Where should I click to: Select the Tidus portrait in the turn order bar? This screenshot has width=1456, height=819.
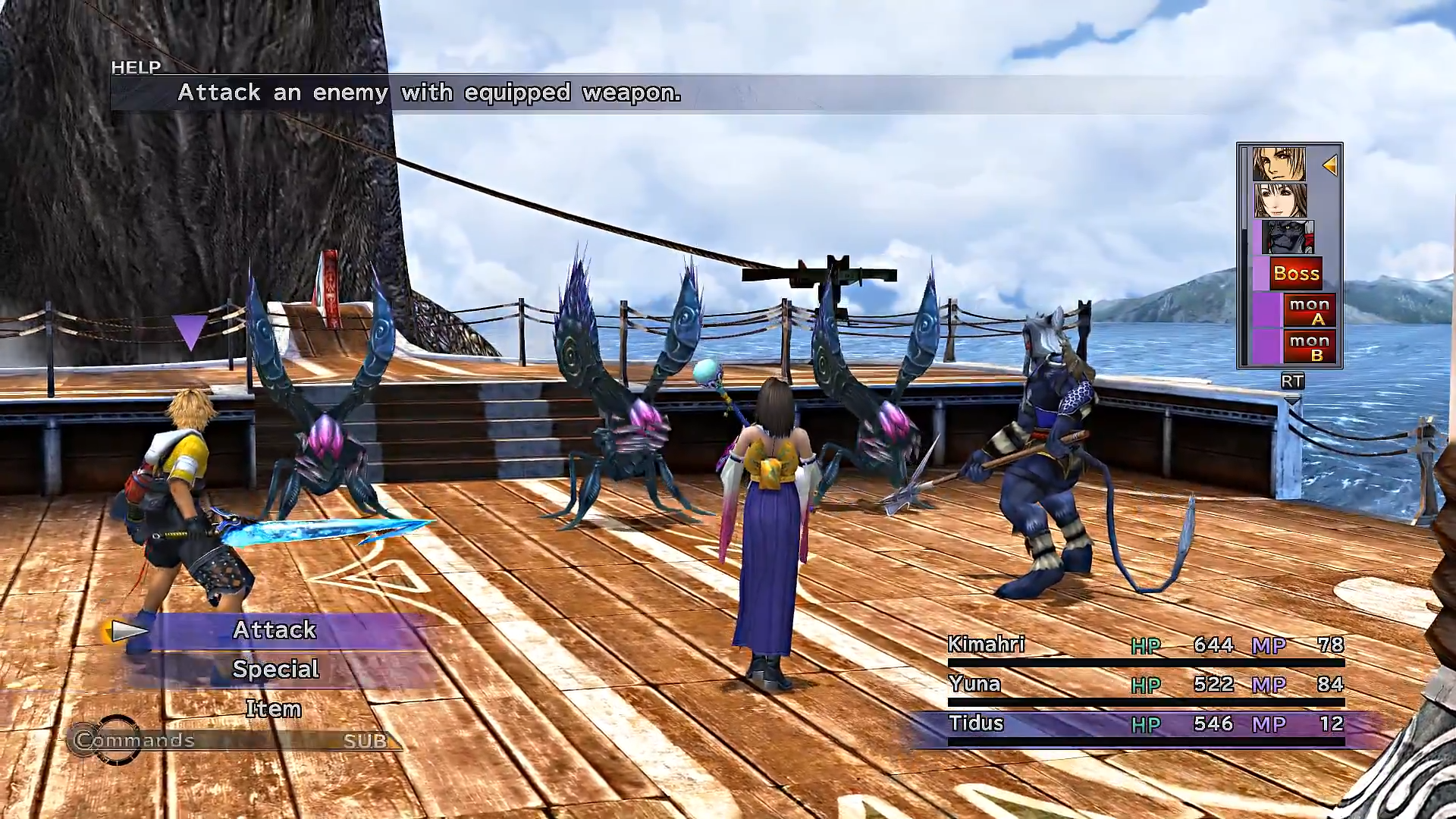coord(1279,163)
